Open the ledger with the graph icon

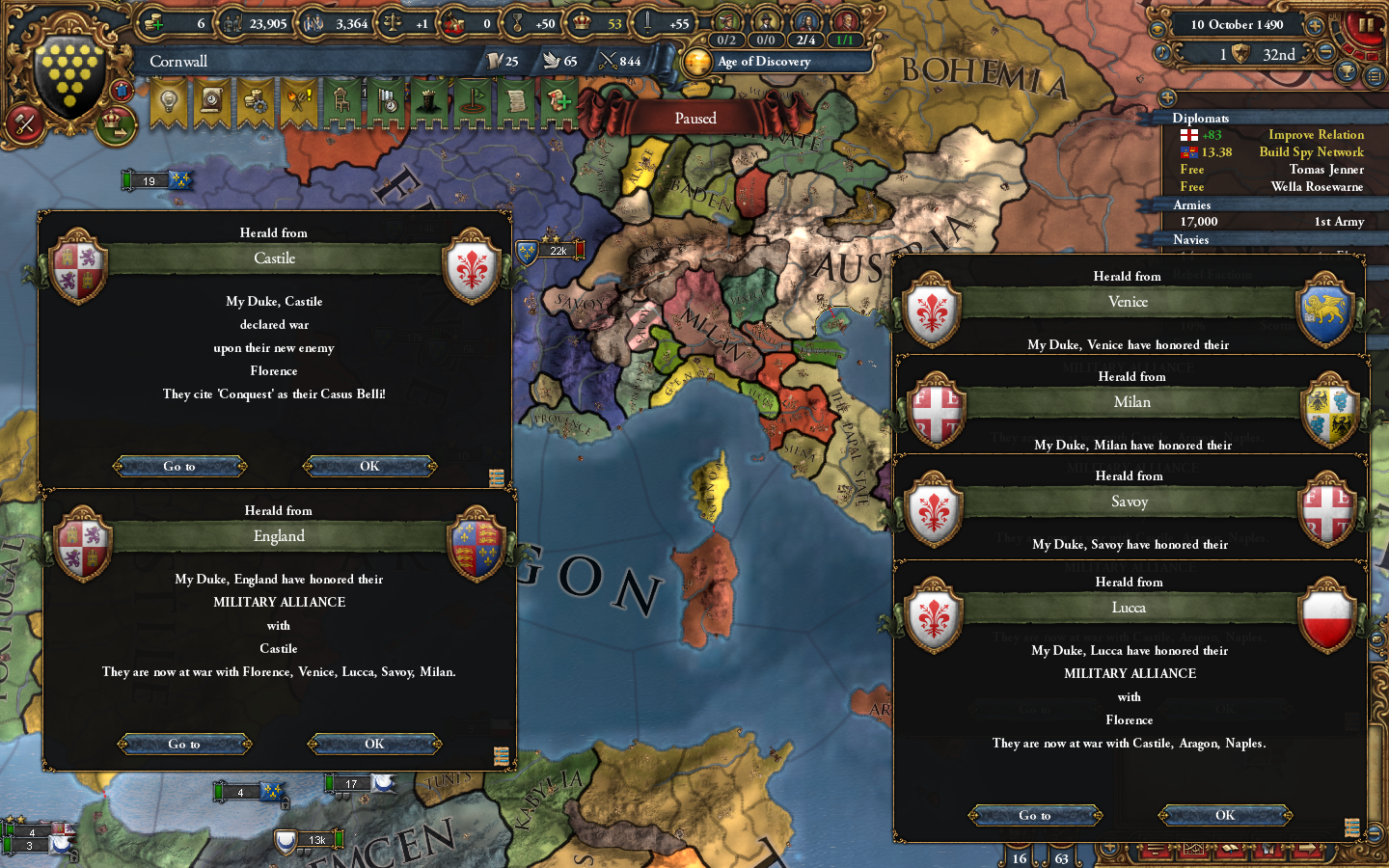click(1194, 849)
